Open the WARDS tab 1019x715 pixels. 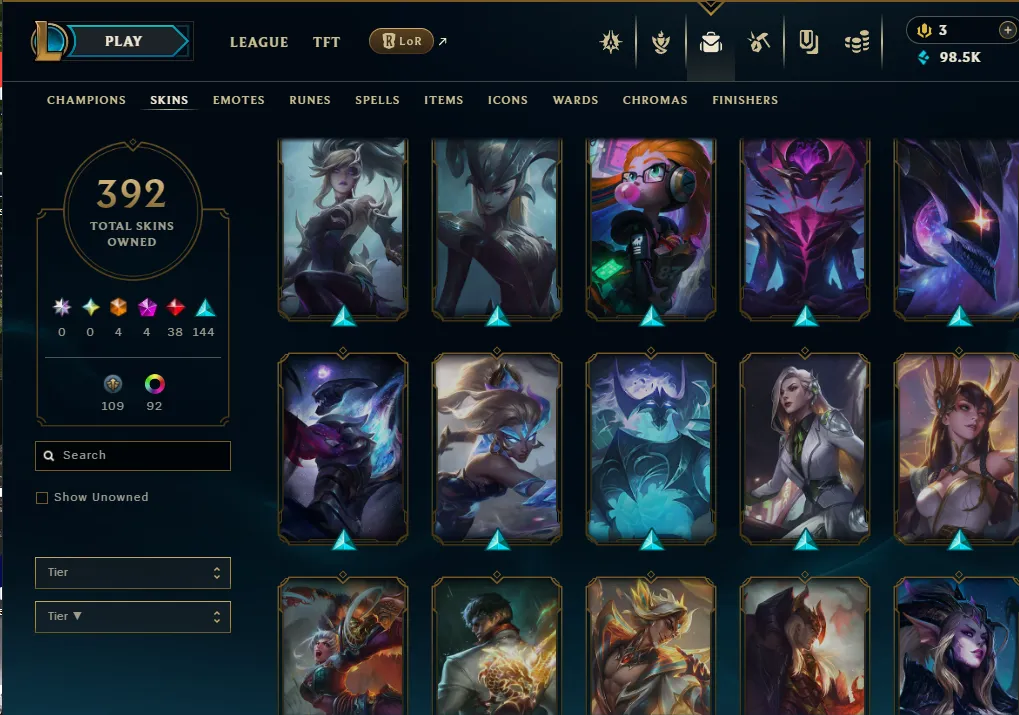point(575,100)
